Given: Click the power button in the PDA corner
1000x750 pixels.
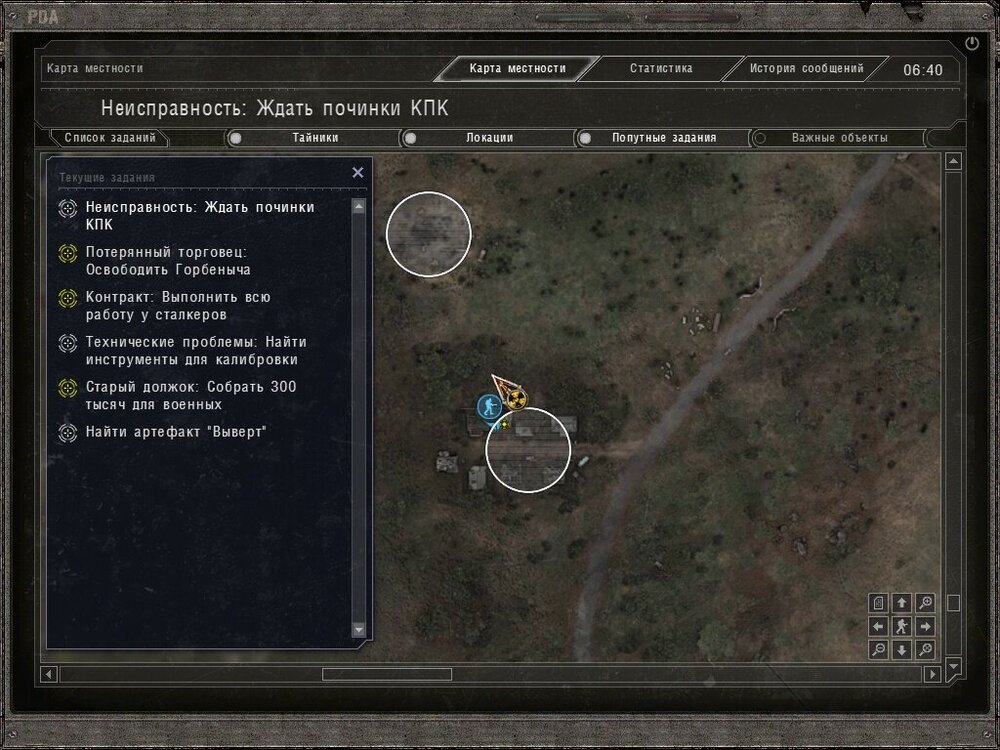Looking at the screenshot, I should click(x=972, y=43).
